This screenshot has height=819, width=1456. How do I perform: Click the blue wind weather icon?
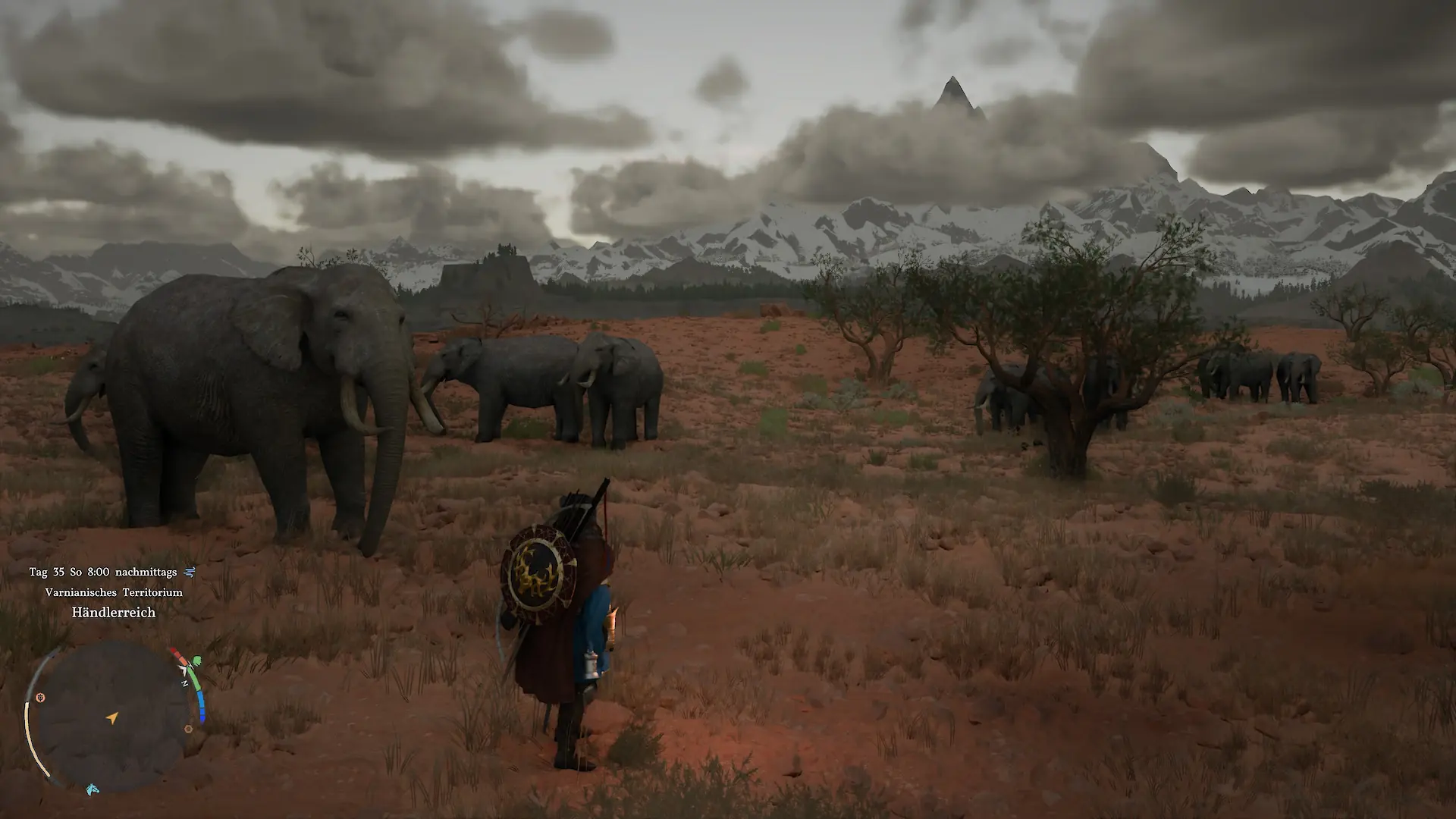point(190,572)
